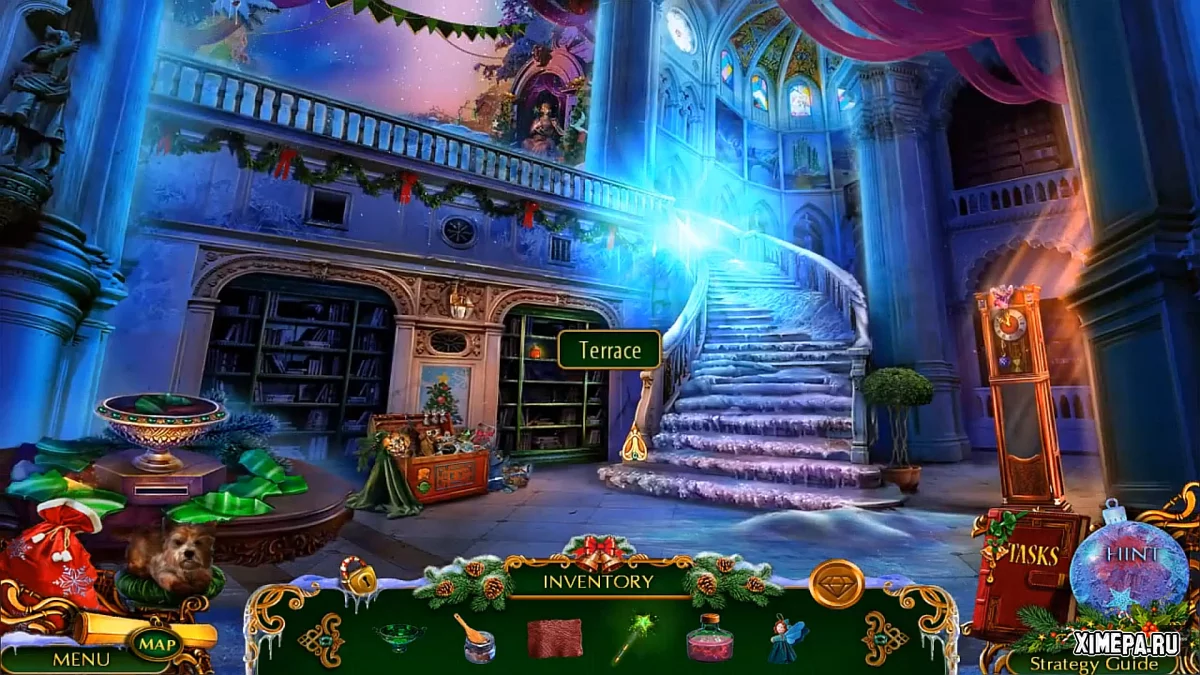Click the gold diamond medallion button
The height and width of the screenshot is (675, 1200).
tap(836, 584)
